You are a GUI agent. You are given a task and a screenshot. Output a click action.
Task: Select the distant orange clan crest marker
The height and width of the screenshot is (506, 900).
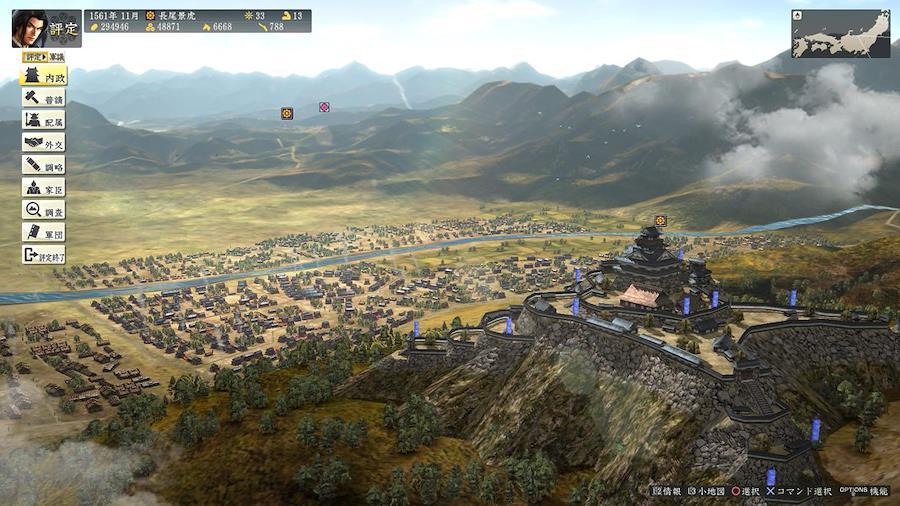point(287,113)
